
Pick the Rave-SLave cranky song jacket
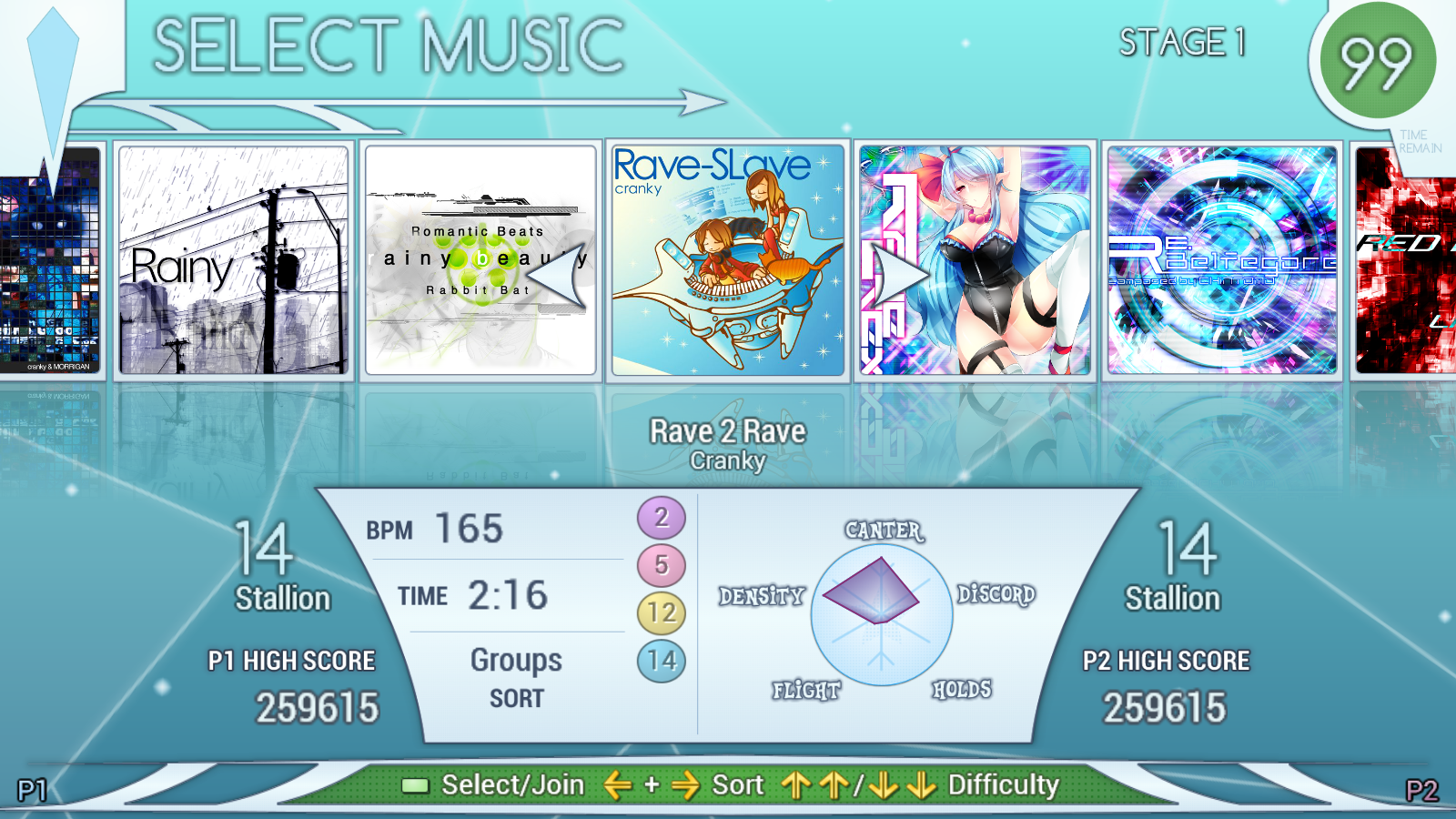[x=728, y=260]
